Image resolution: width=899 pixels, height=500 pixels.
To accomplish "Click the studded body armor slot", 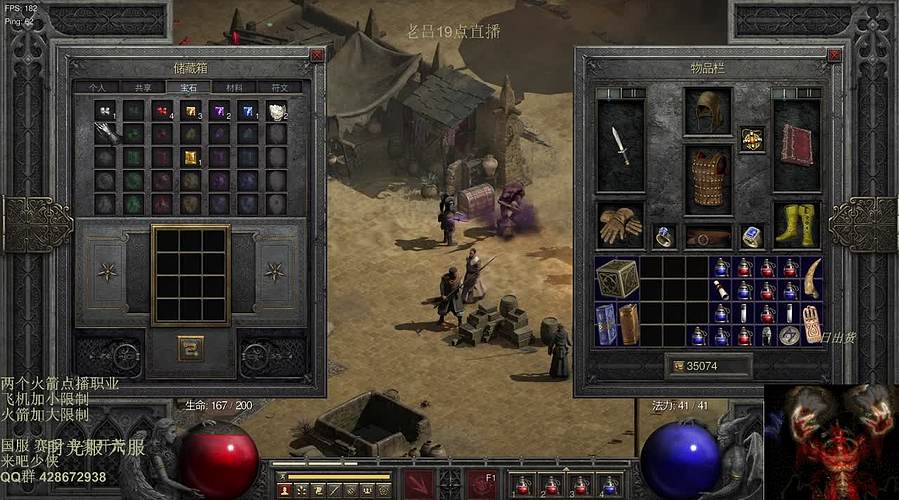I will click(x=708, y=179).
